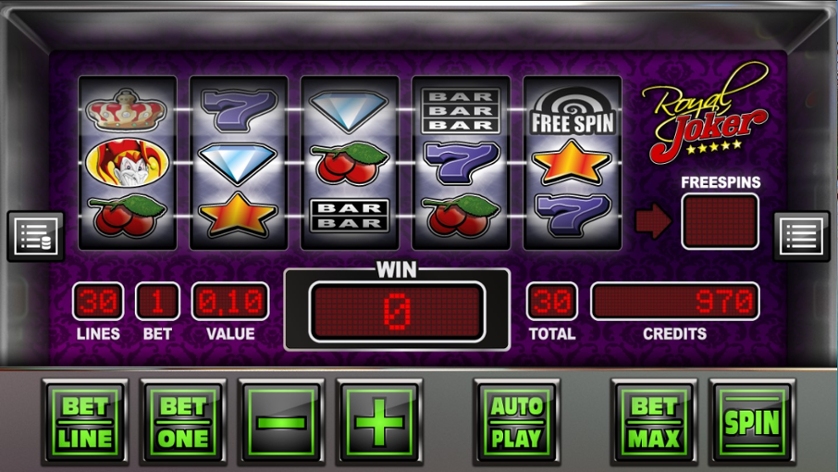Select the BET MAX button

click(654, 422)
